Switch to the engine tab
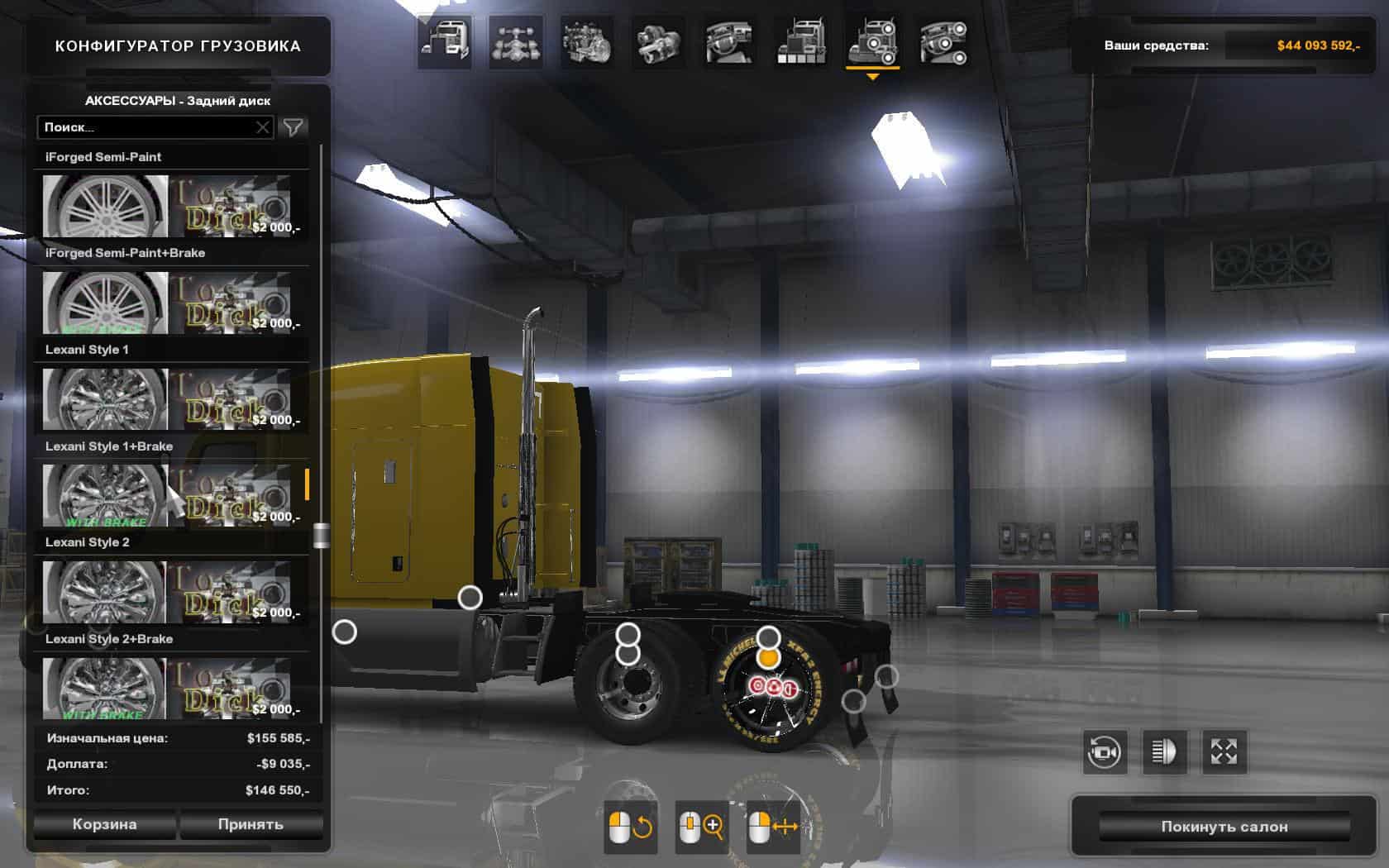The image size is (1389, 868). [x=587, y=41]
